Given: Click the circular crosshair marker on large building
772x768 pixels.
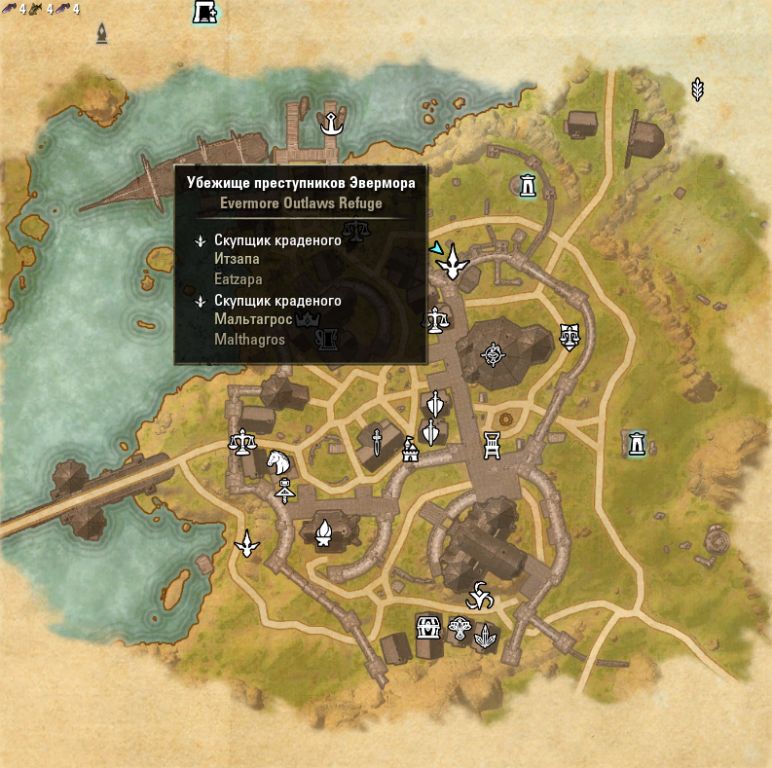Looking at the screenshot, I should coord(492,353).
